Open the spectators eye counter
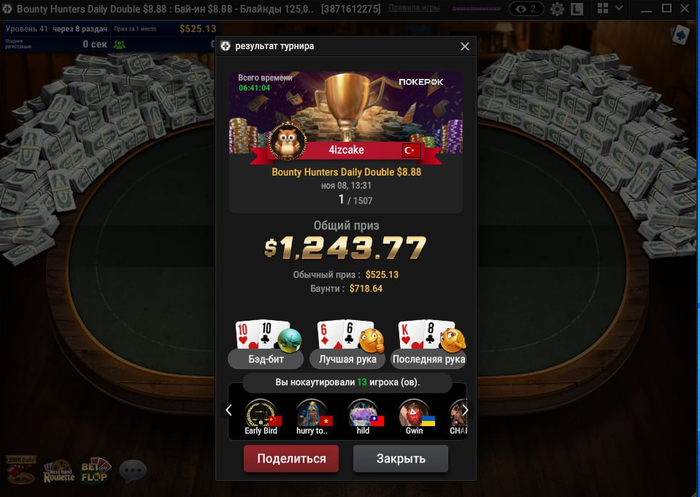The image size is (700, 497). (x=524, y=9)
